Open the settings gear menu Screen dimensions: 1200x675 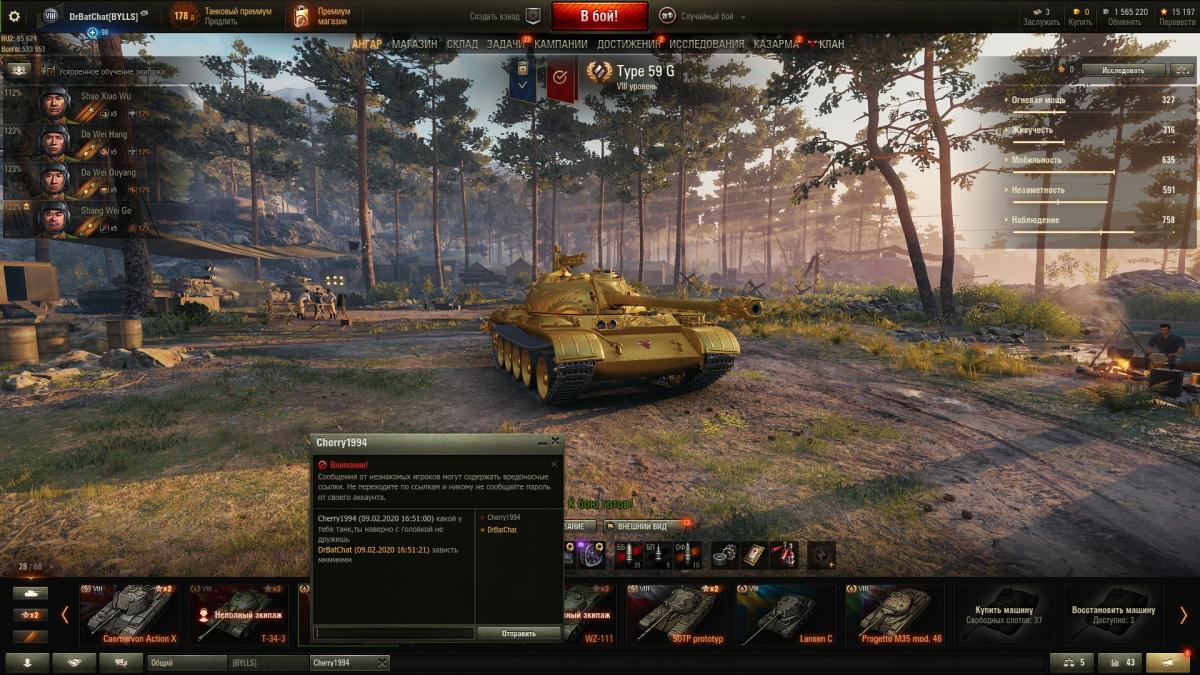[x=14, y=16]
